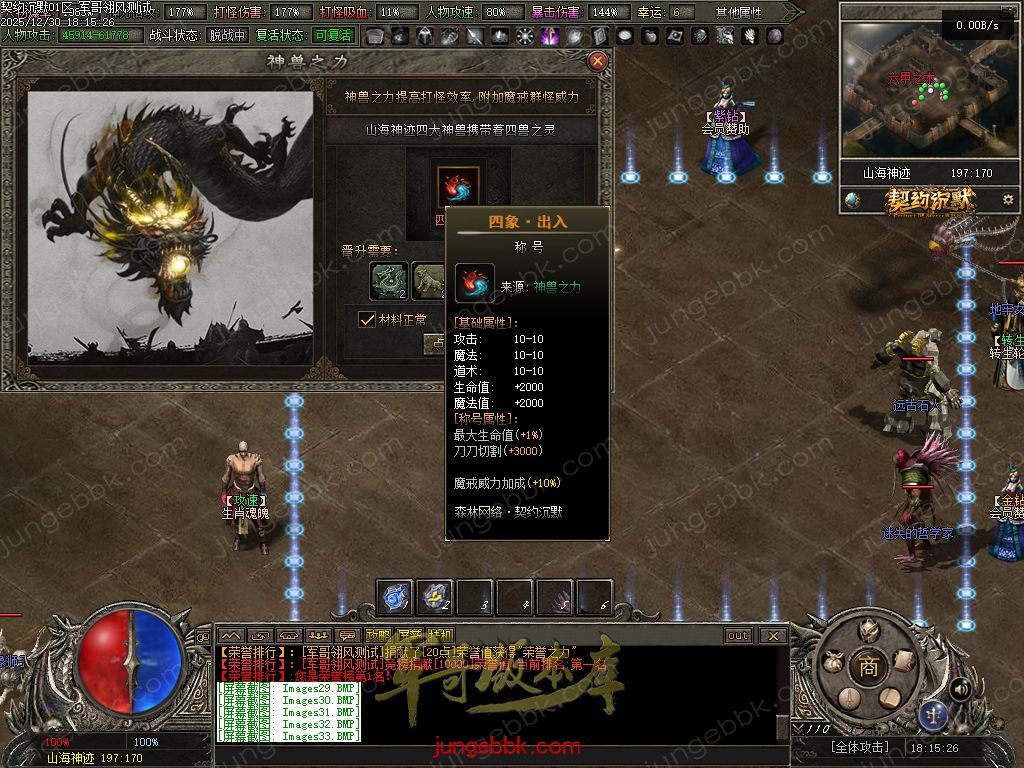This screenshot has height=768, width=1024.
Task: Select the first chat channel tab
Action: click(231, 636)
